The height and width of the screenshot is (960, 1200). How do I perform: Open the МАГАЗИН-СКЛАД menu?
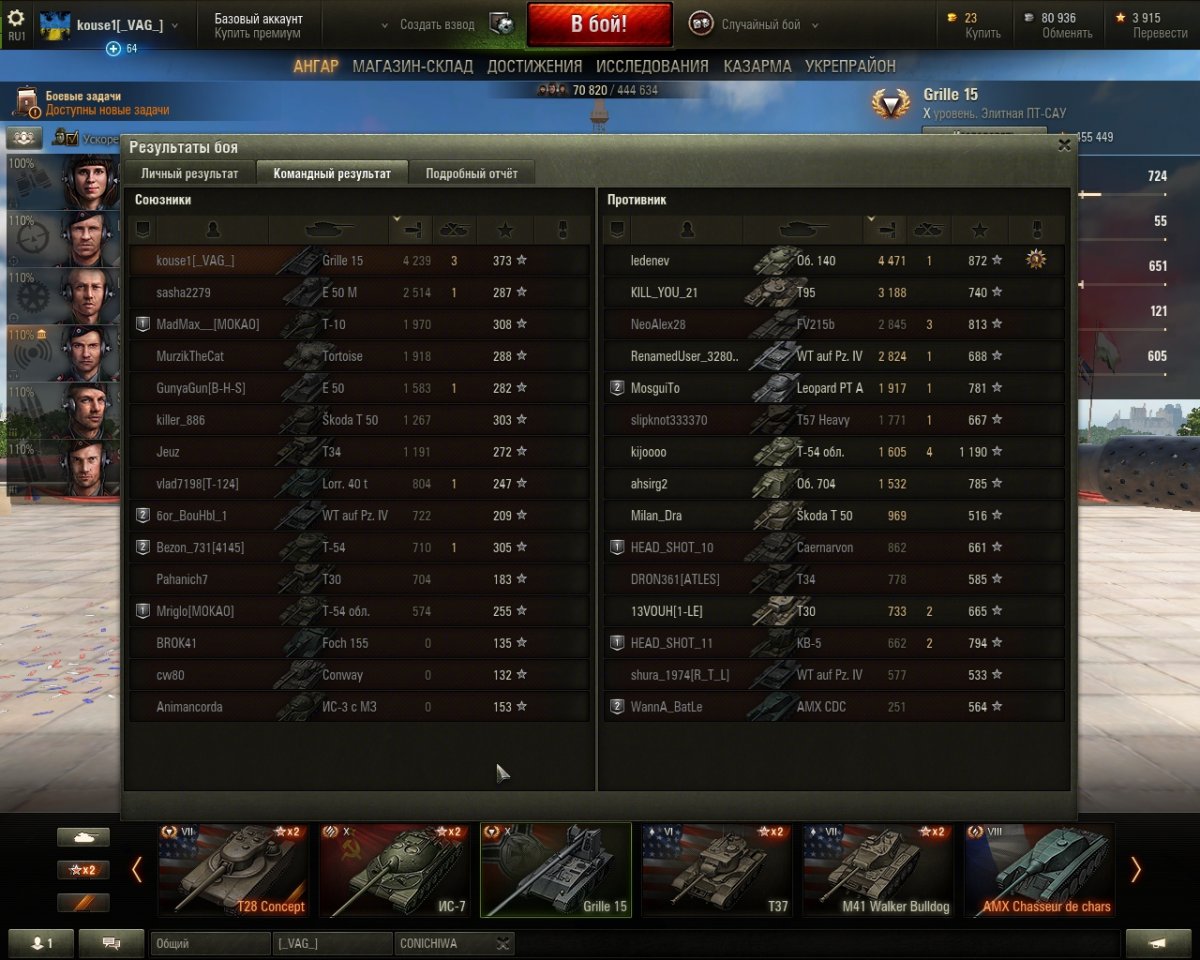(413, 66)
